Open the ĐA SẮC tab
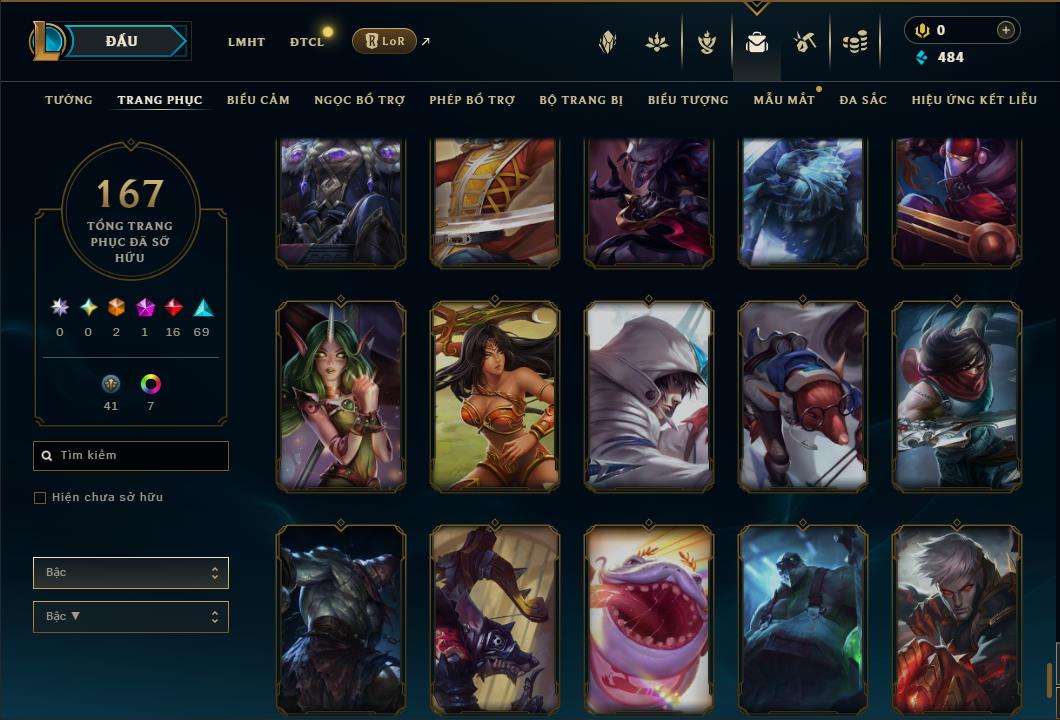Screen dimensions: 1060x720 863,100
